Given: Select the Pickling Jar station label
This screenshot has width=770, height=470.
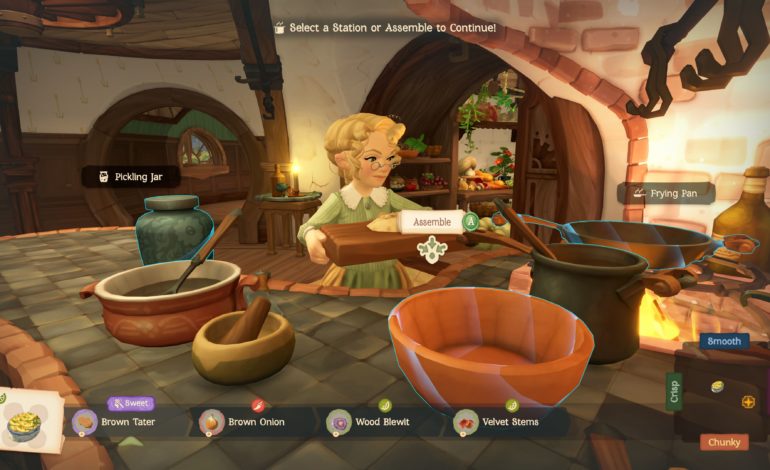Looking at the screenshot, I should click(x=131, y=177).
